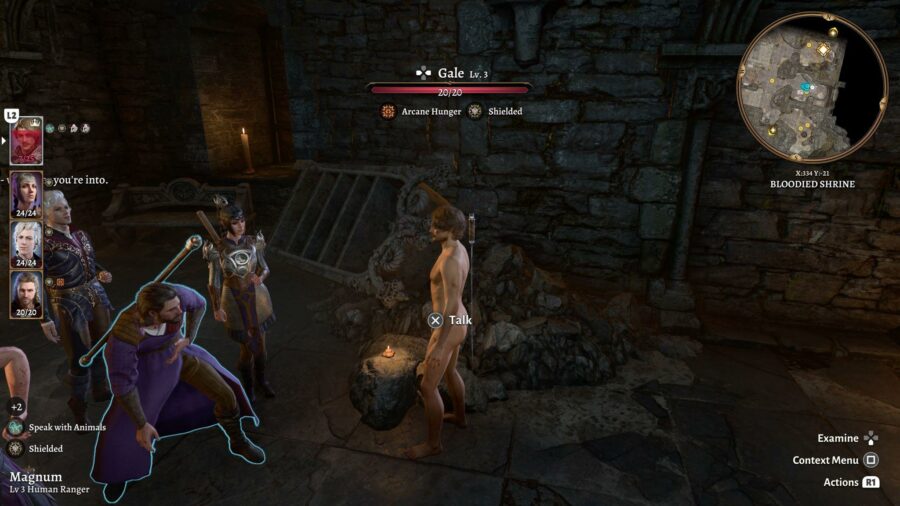The image size is (900, 506).
Task: Expand the +2 additional conditions badge
Action: [x=16, y=407]
